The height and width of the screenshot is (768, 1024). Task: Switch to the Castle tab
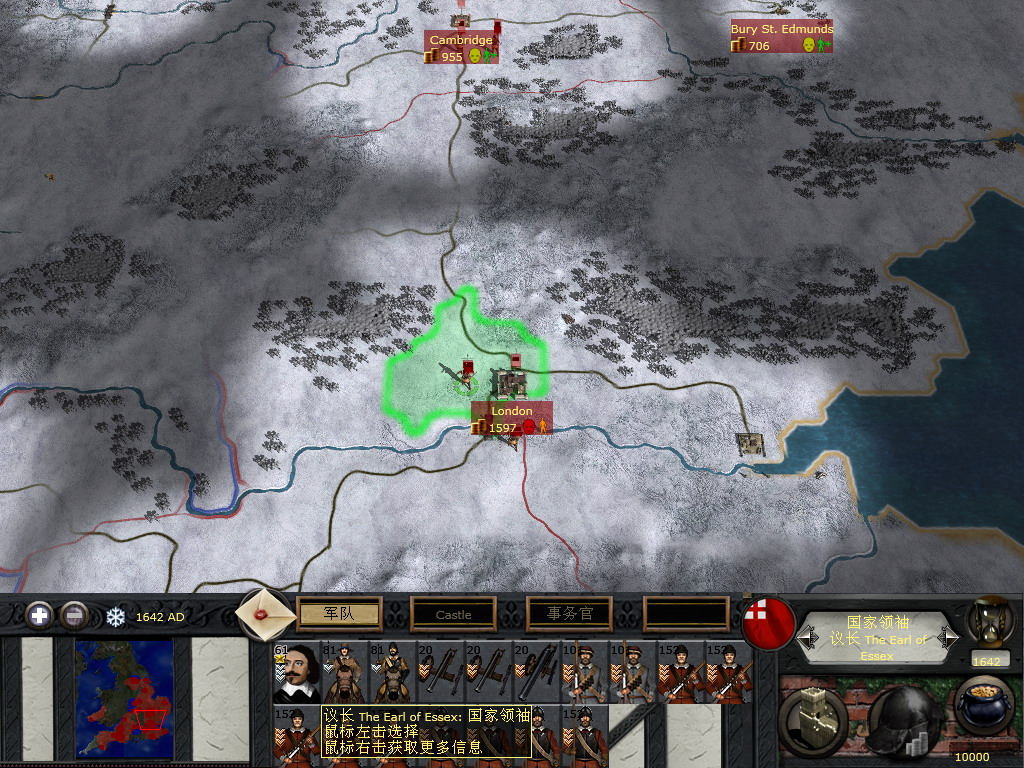click(453, 614)
